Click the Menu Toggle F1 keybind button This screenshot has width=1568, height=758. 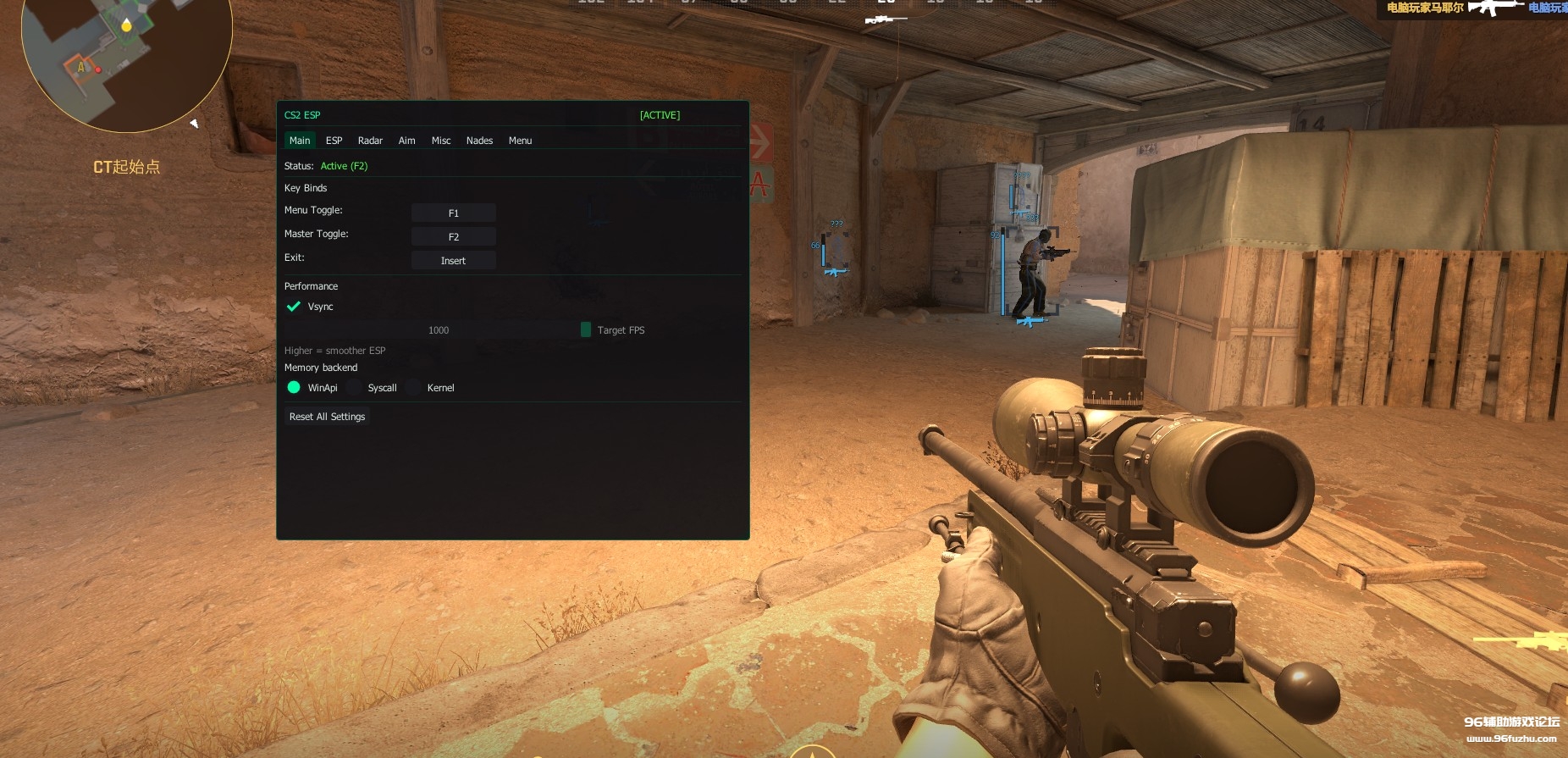point(454,213)
